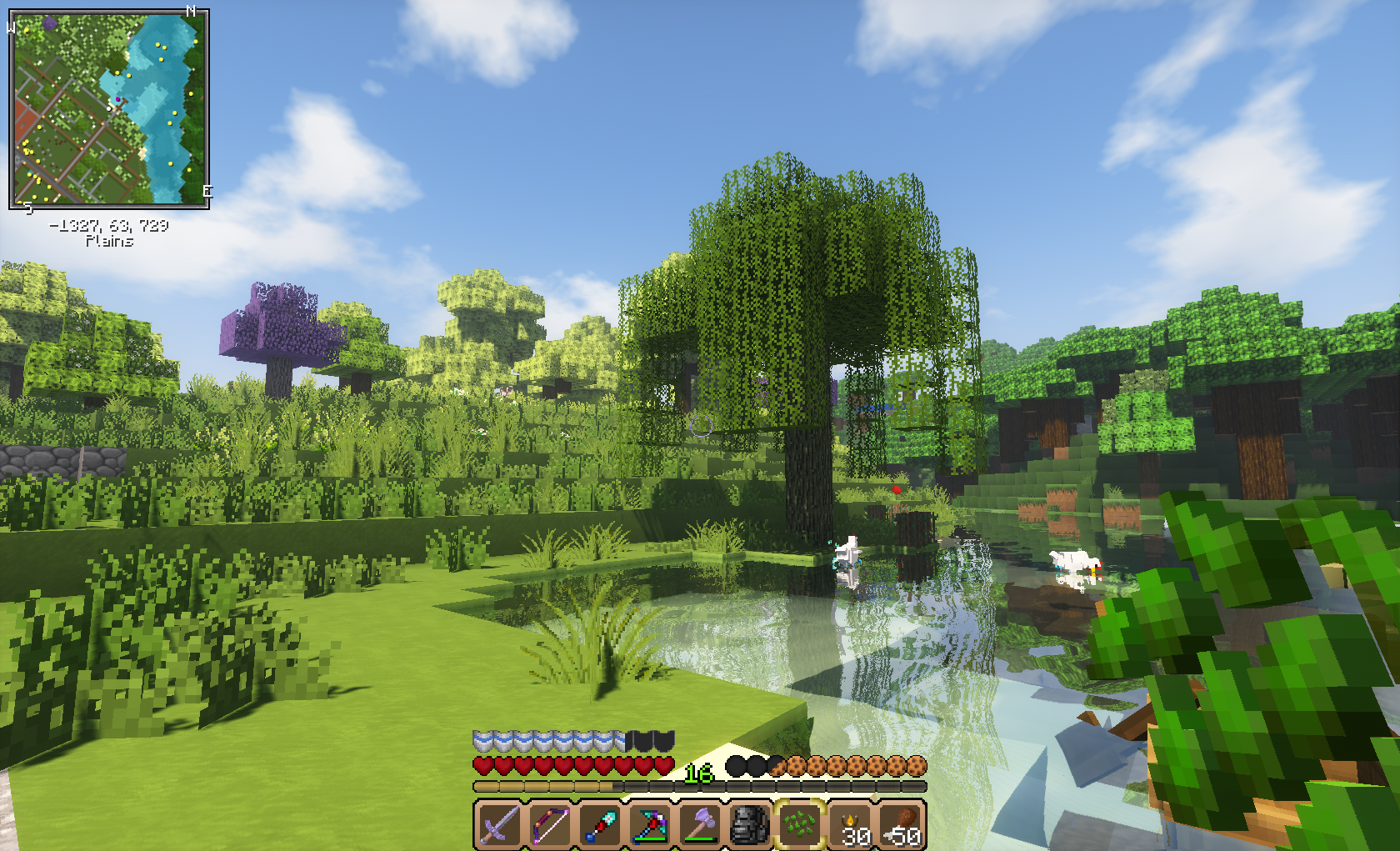The image size is (1400, 851).
Task: Select the cooked meat stack of 50
Action: (x=901, y=824)
